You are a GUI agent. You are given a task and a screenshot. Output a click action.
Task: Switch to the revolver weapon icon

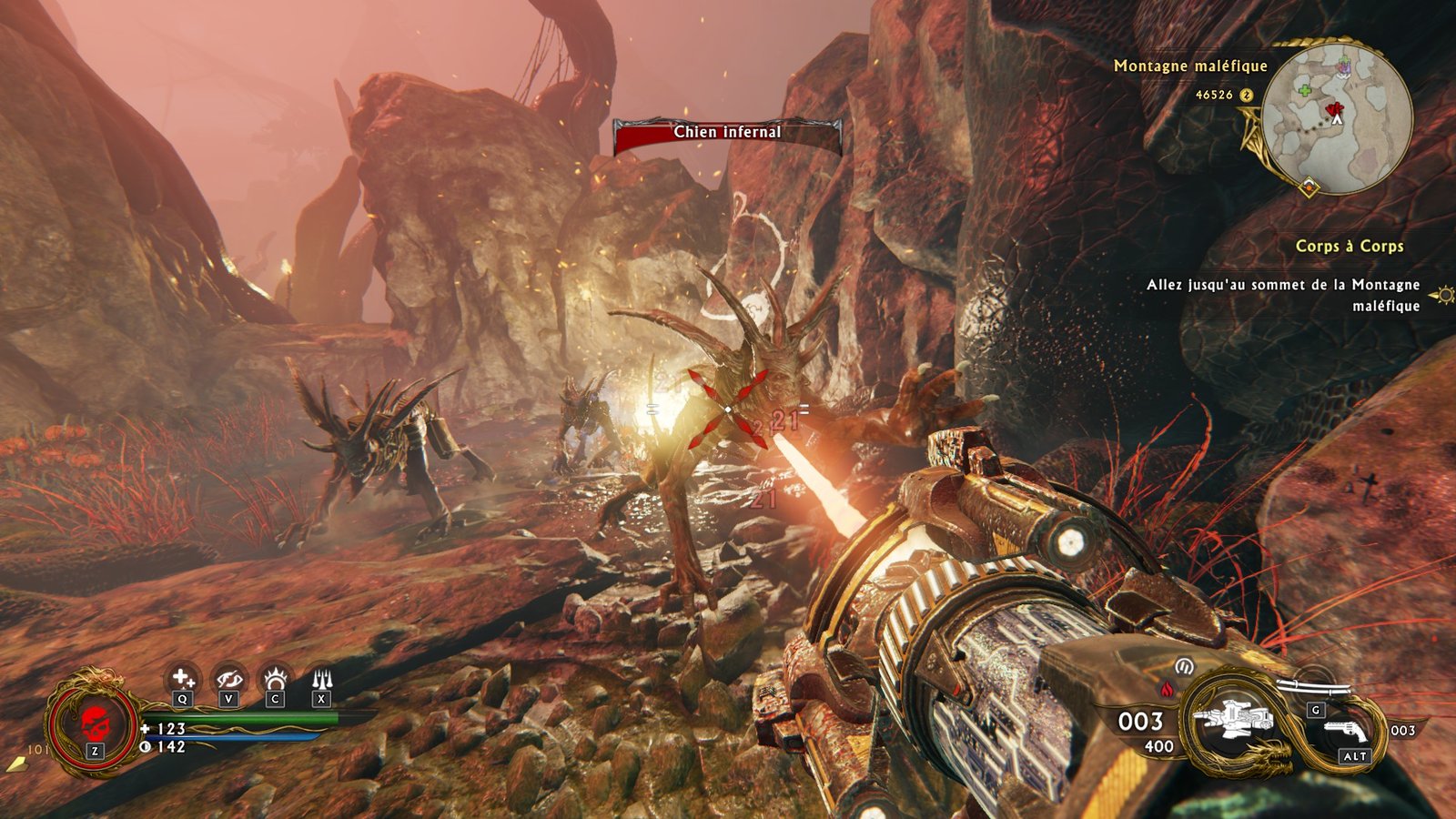(x=1346, y=731)
